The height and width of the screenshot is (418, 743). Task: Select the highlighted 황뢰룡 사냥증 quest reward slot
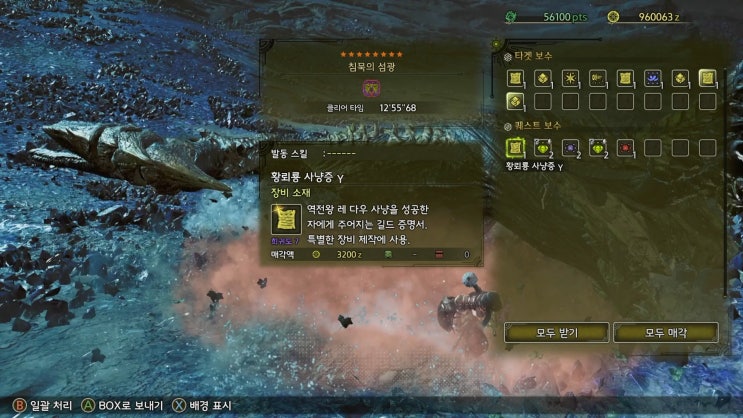point(516,148)
